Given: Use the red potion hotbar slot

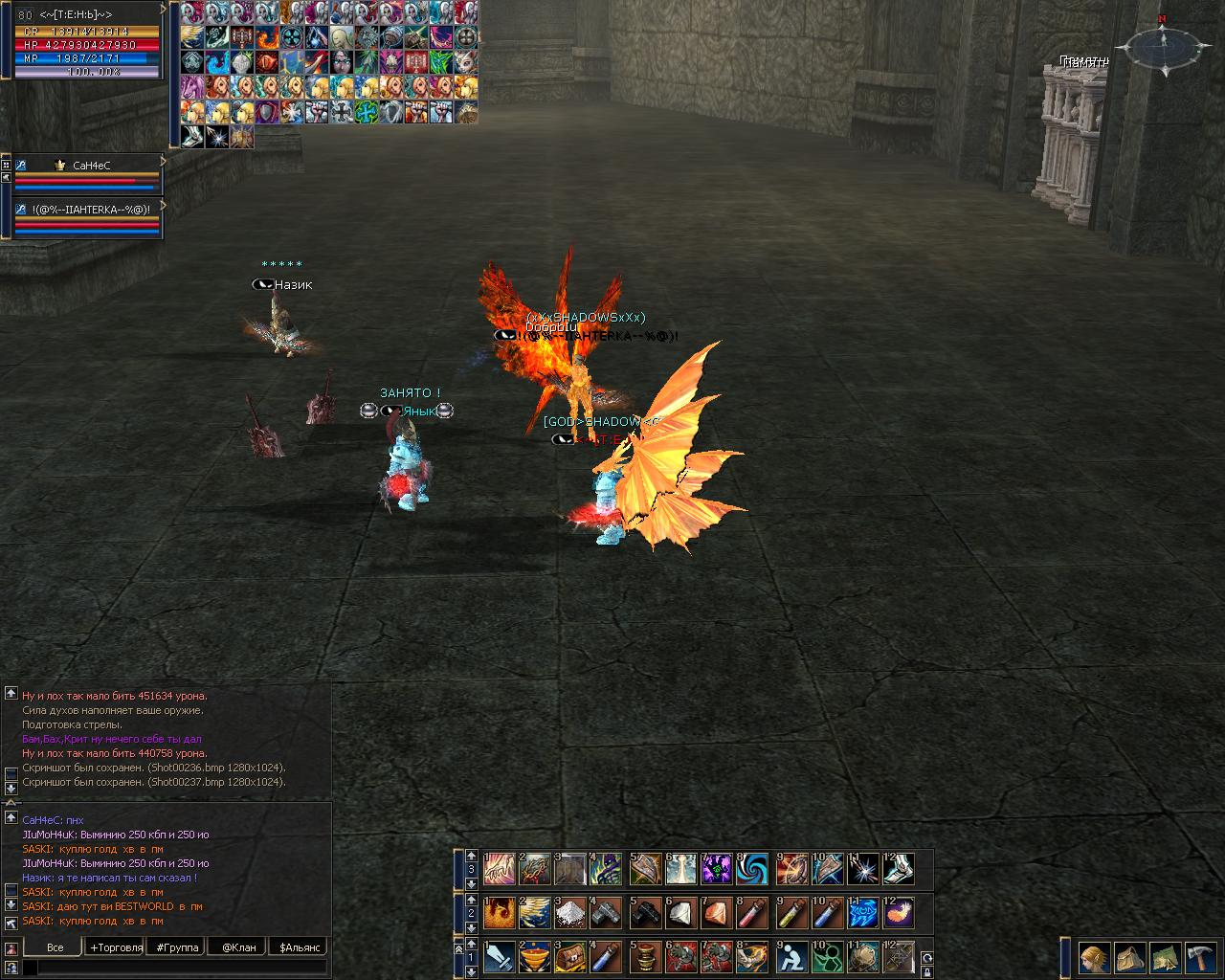Looking at the screenshot, I should click(754, 913).
